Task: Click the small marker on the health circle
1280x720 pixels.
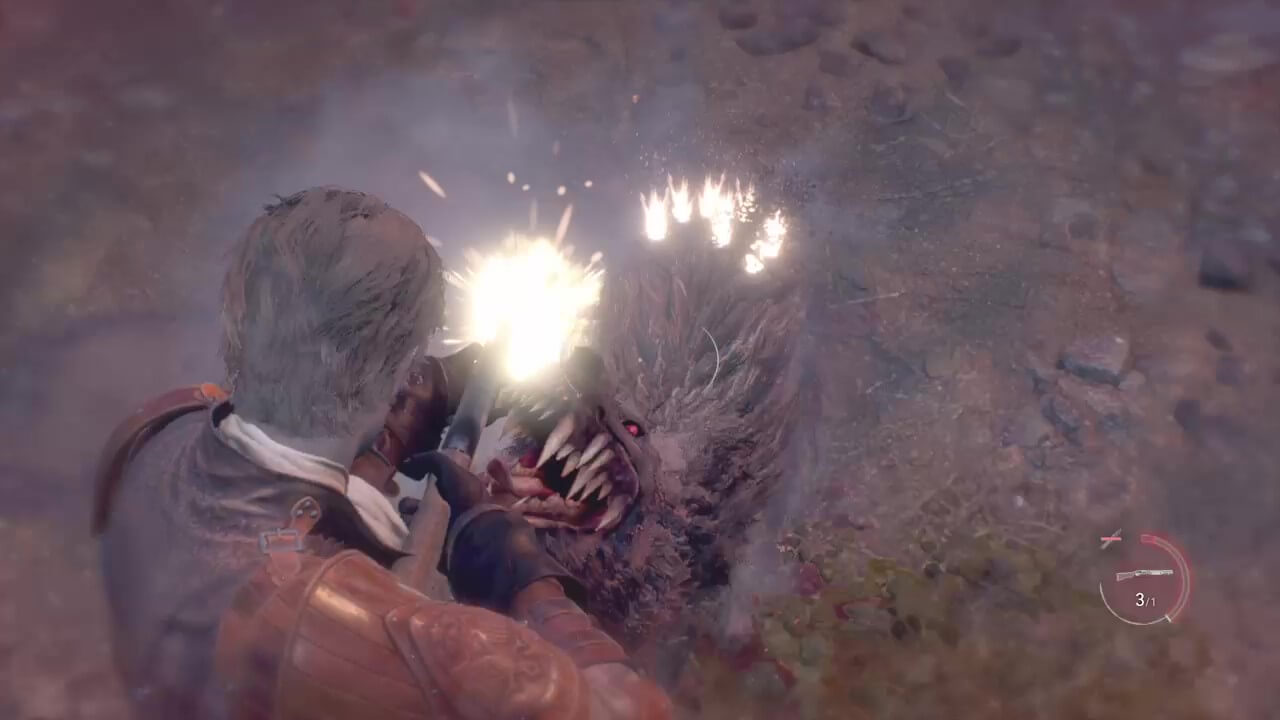Action: [1168, 618]
